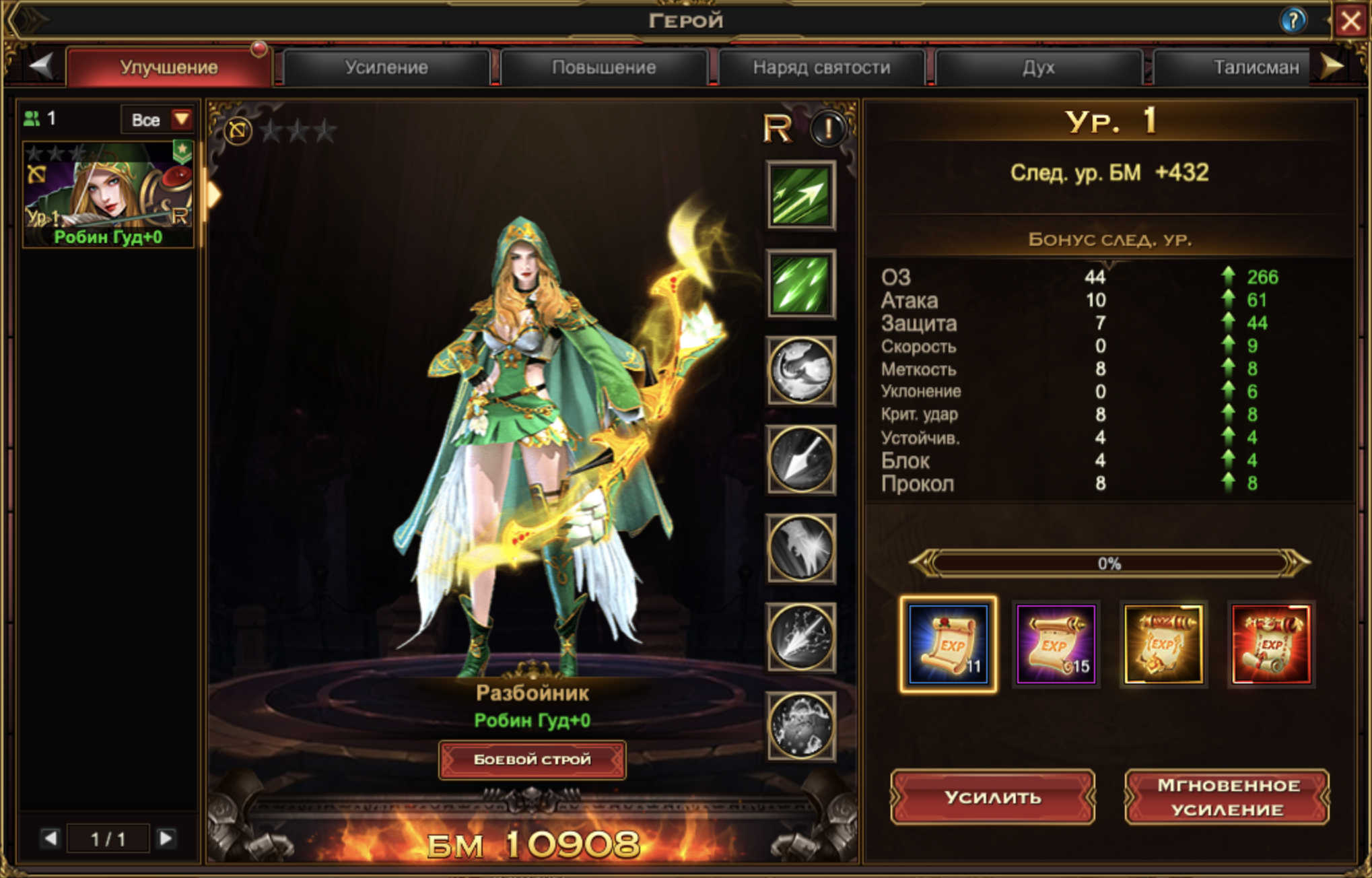Go to next hero list page
The width and height of the screenshot is (1372, 878).
pyautogui.click(x=166, y=838)
